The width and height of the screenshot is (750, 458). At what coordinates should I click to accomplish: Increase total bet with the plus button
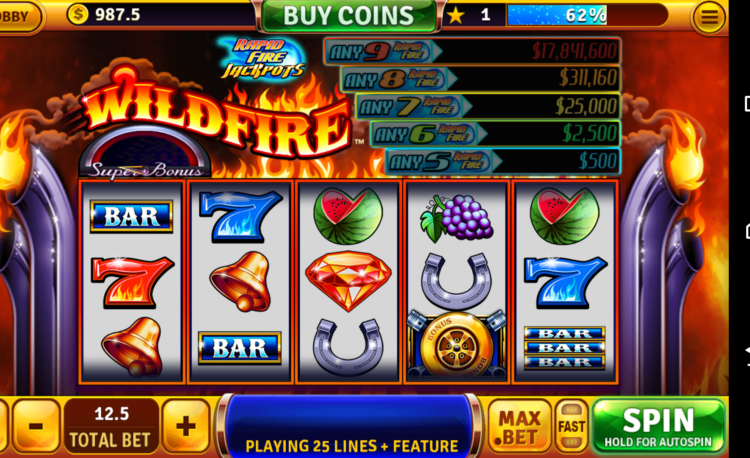pyautogui.click(x=185, y=426)
